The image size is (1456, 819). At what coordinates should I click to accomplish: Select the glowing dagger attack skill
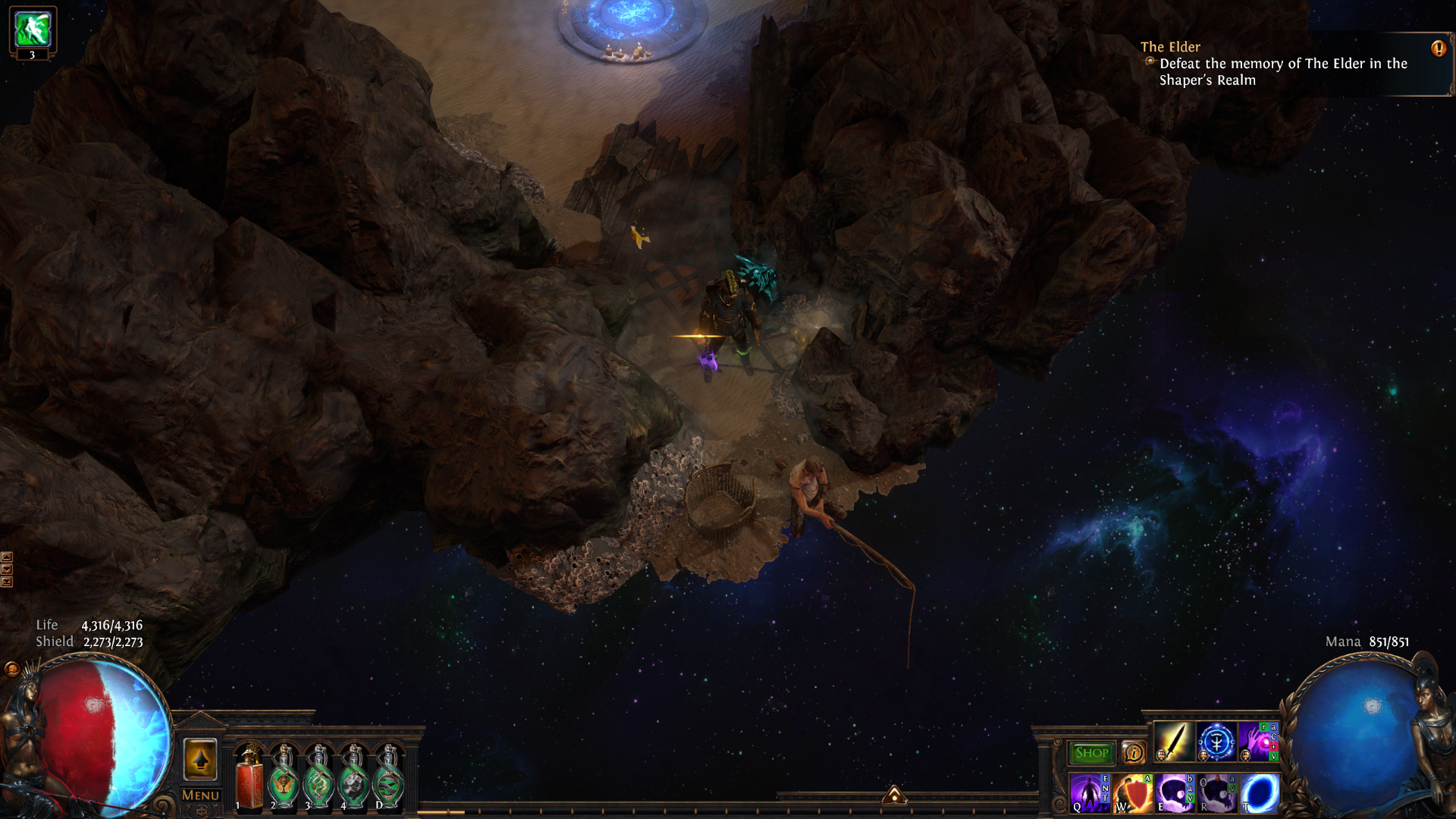tap(1173, 742)
